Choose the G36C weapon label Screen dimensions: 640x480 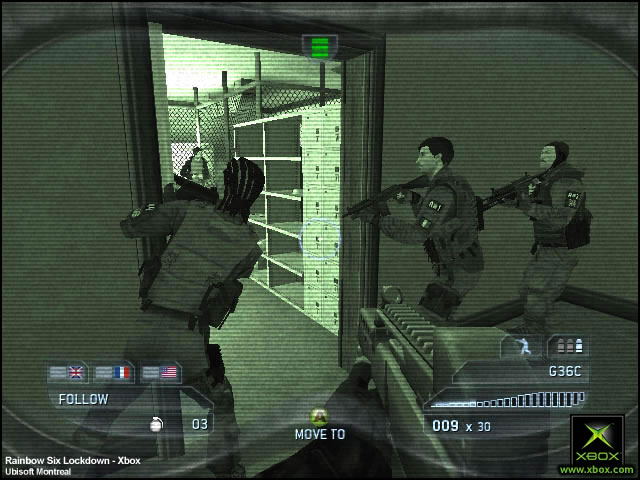coord(566,371)
